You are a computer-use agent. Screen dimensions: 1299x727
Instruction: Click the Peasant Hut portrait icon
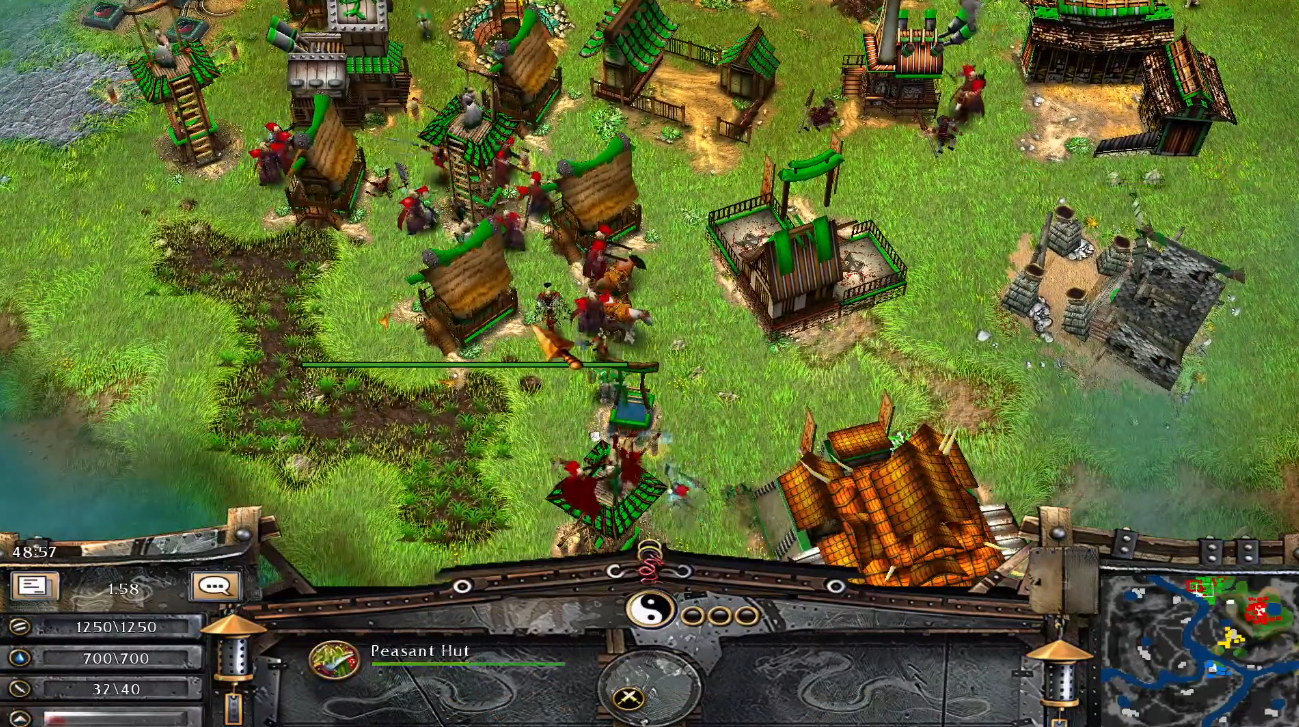[x=335, y=660]
